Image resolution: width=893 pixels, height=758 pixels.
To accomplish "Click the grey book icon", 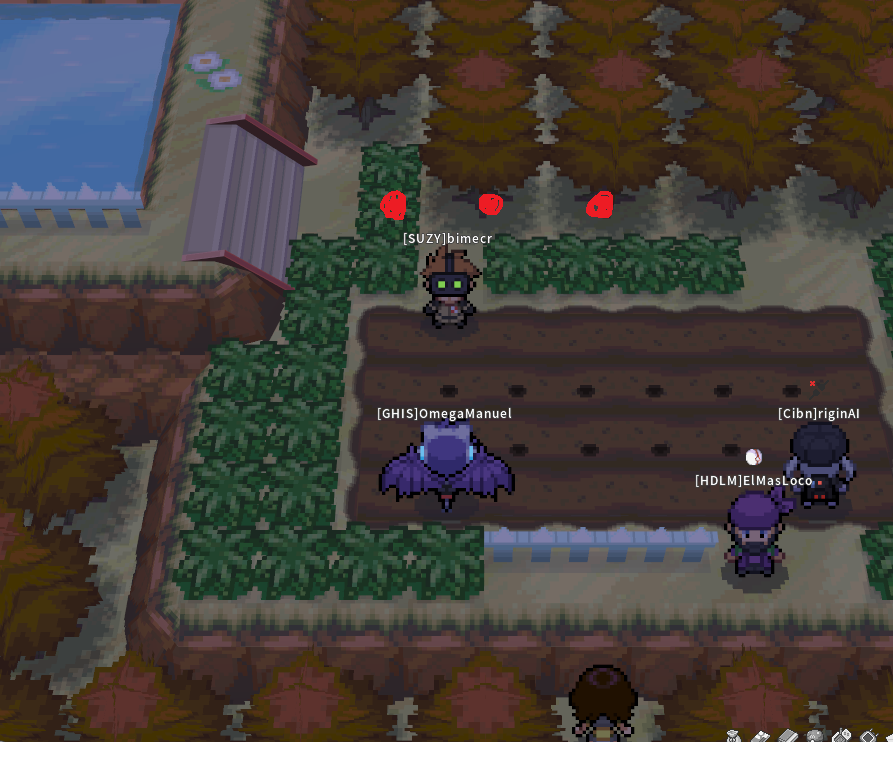I will pyautogui.click(x=788, y=737).
